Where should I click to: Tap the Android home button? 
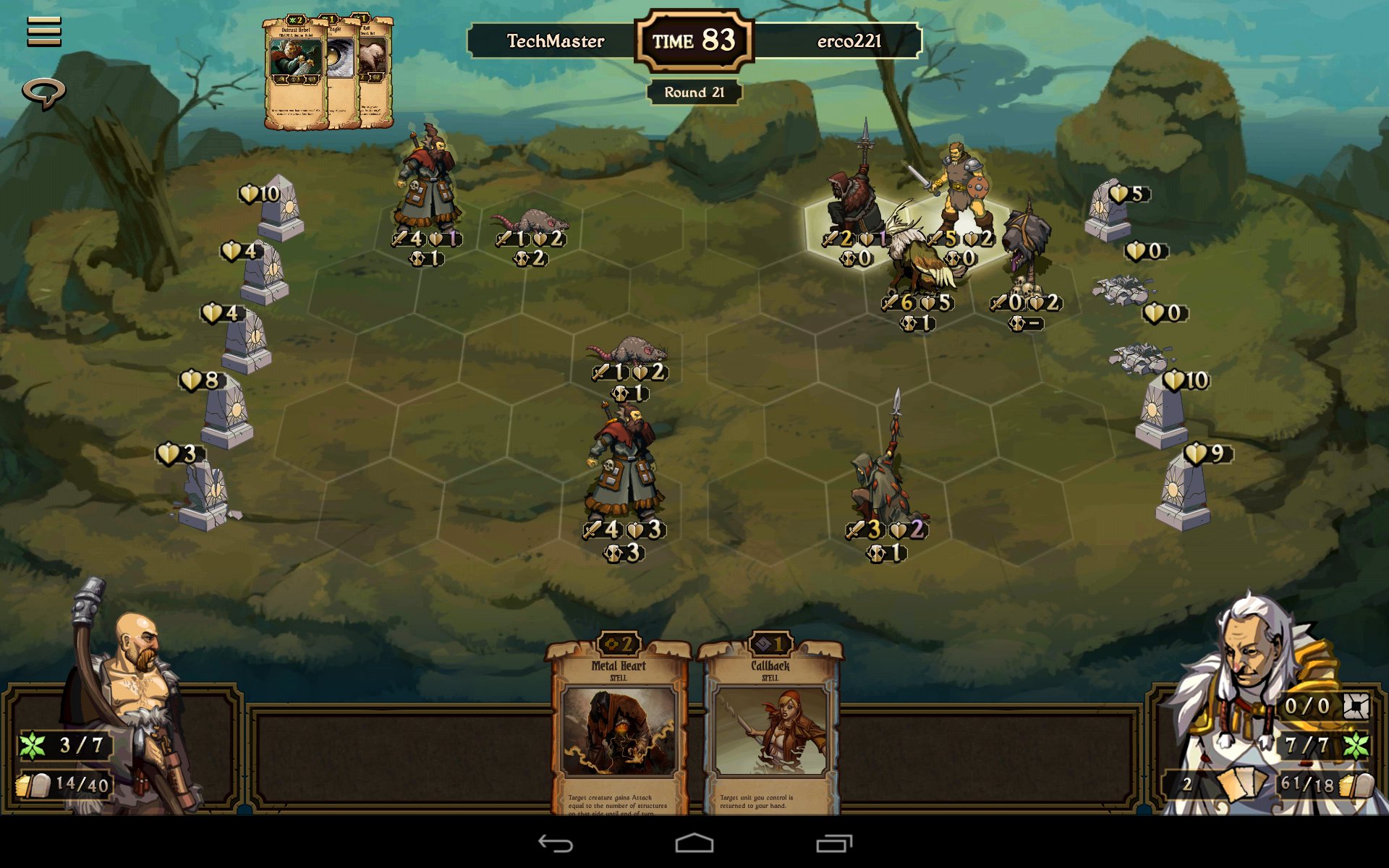[x=694, y=843]
